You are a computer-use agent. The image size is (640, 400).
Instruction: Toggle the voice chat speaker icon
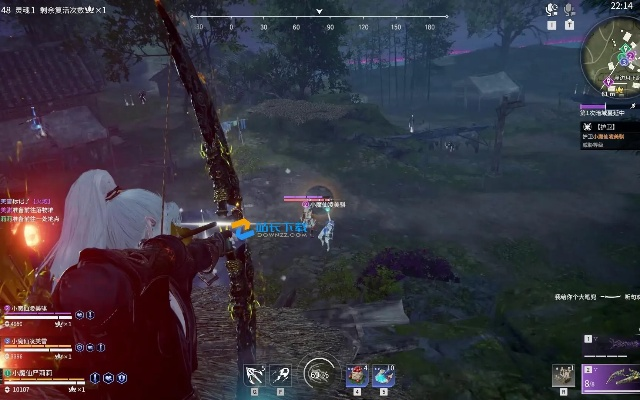coord(551,9)
